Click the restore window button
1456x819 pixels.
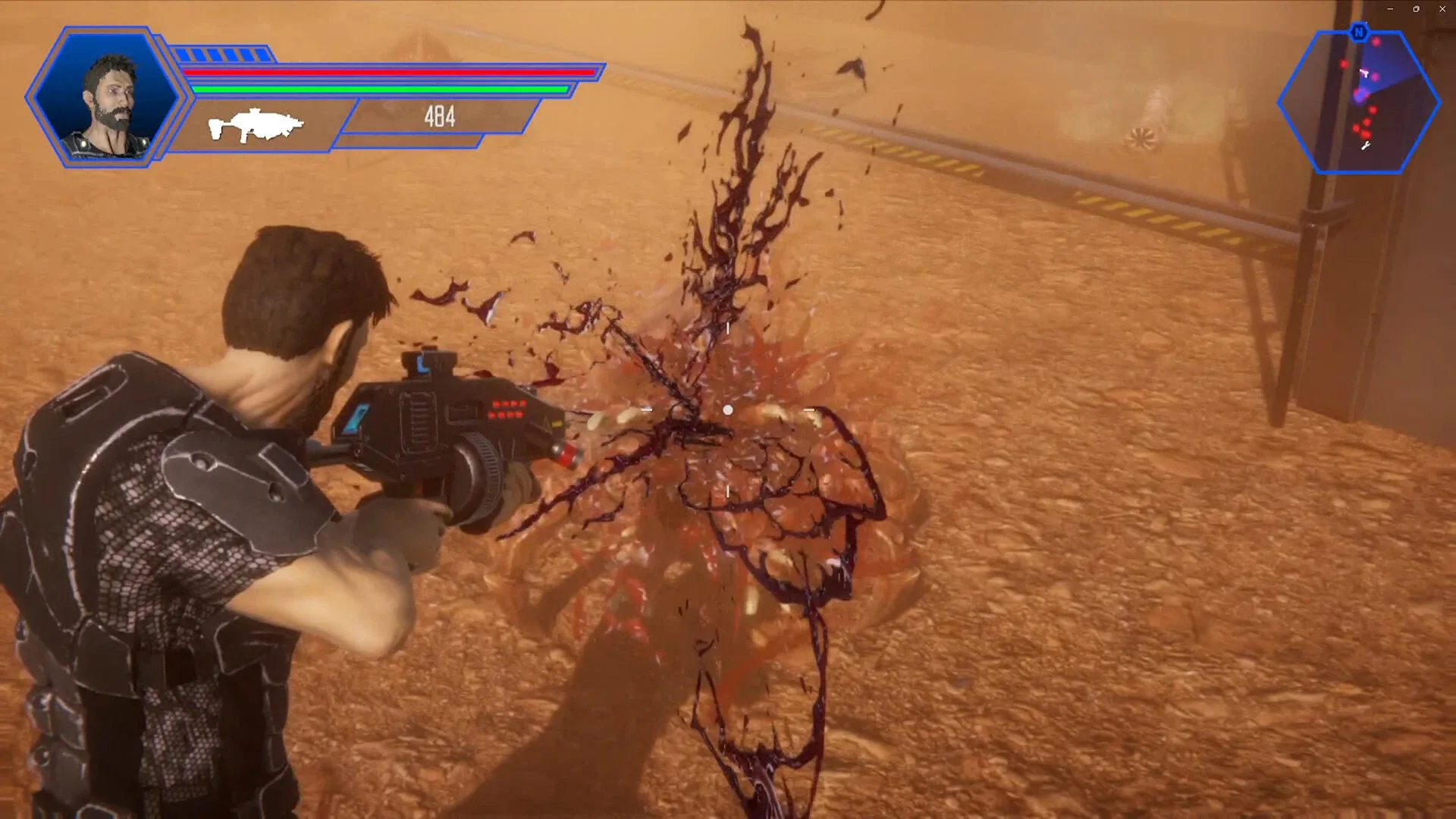(1417, 10)
